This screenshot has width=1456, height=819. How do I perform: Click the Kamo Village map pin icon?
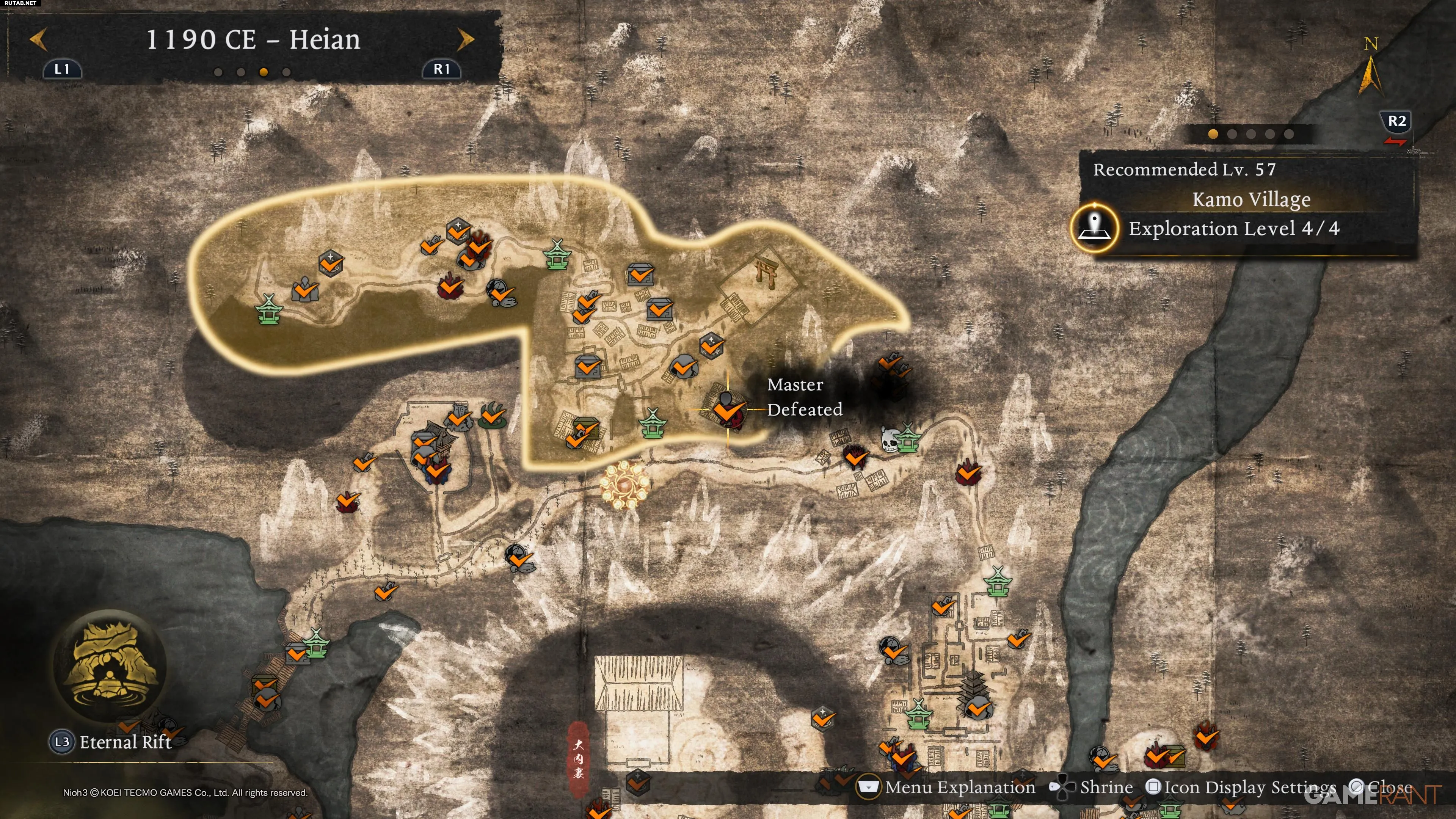1094,228
